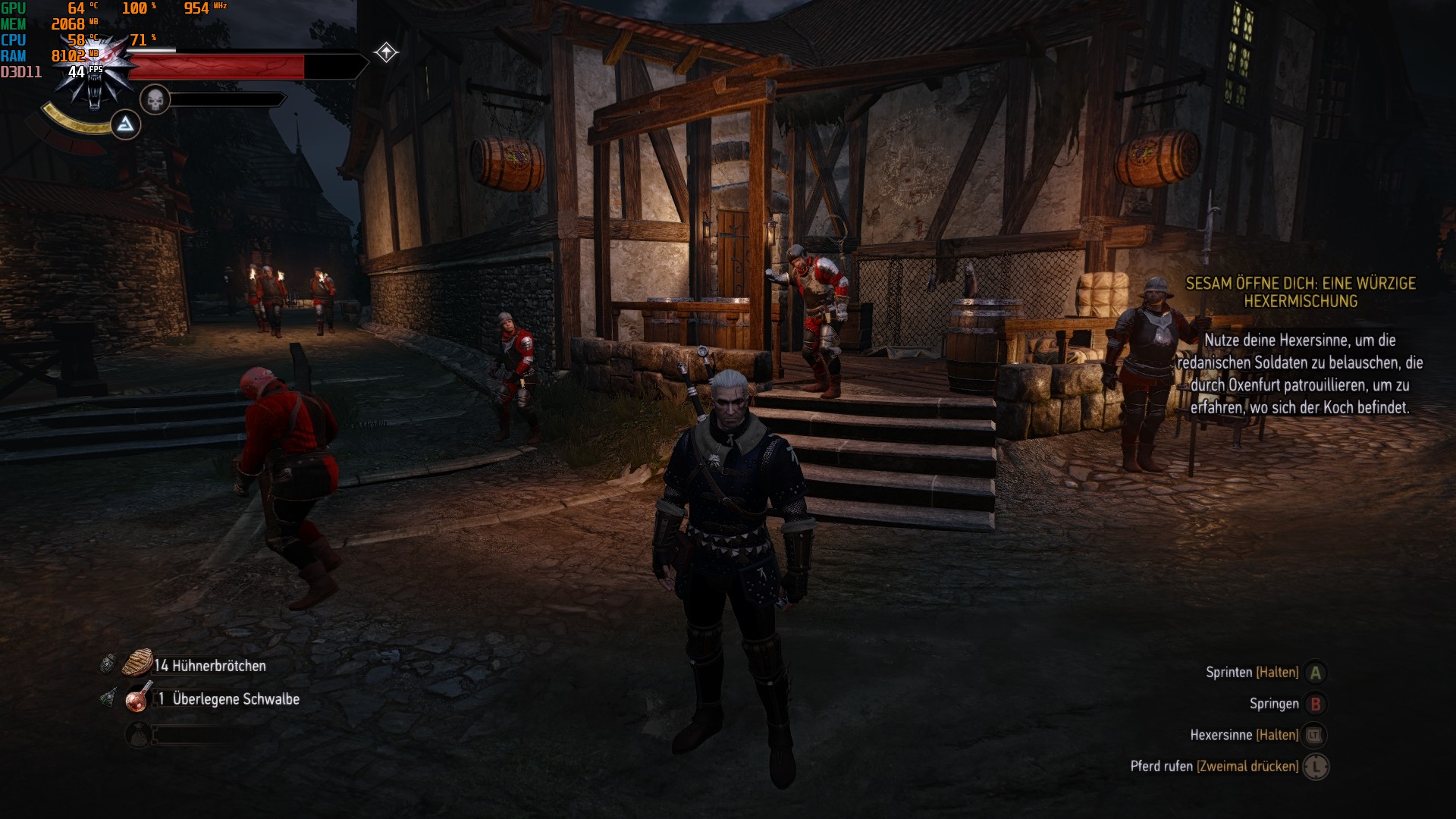The width and height of the screenshot is (1456, 819).
Task: Click the quest direction diamond marker at top
Action: tap(385, 52)
